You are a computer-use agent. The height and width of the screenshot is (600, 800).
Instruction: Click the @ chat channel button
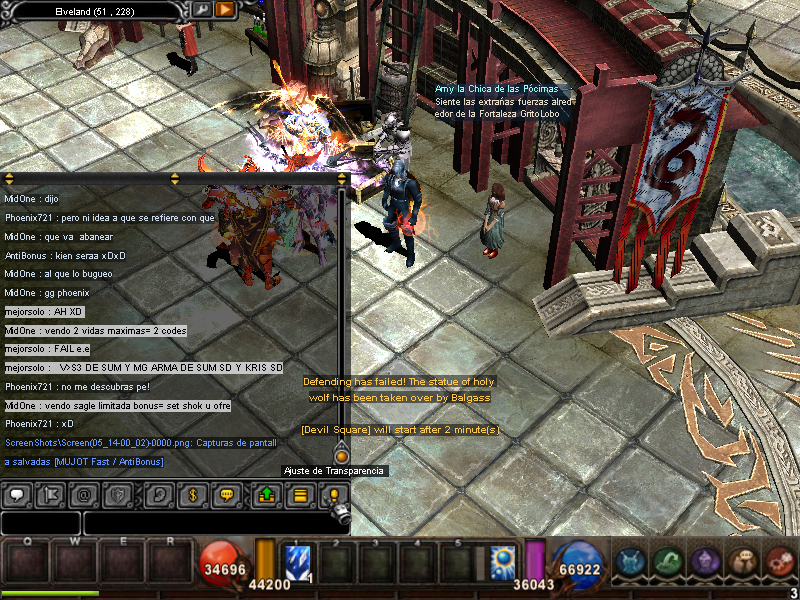click(84, 494)
